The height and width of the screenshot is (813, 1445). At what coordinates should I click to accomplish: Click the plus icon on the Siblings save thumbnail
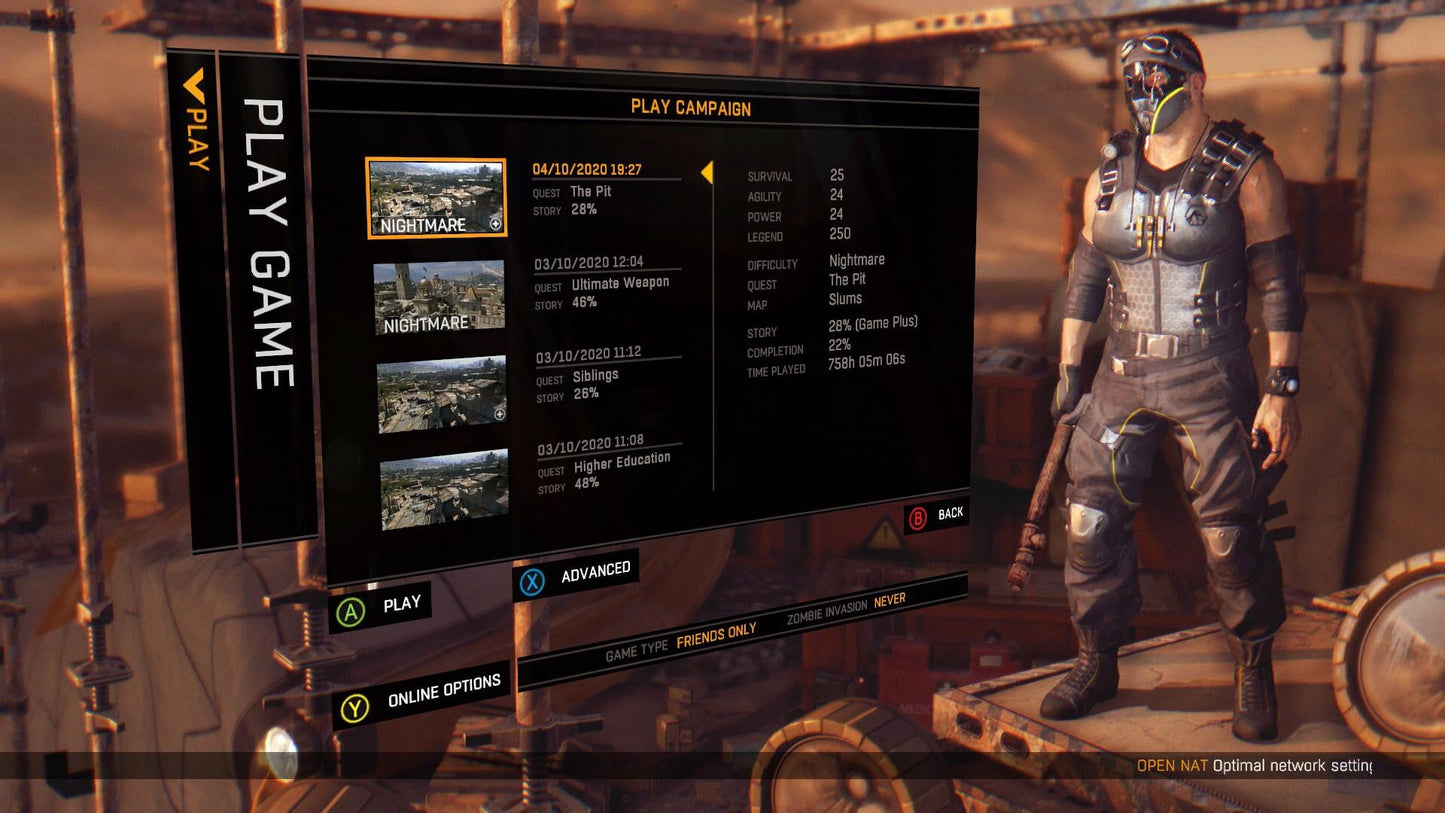coord(500,414)
